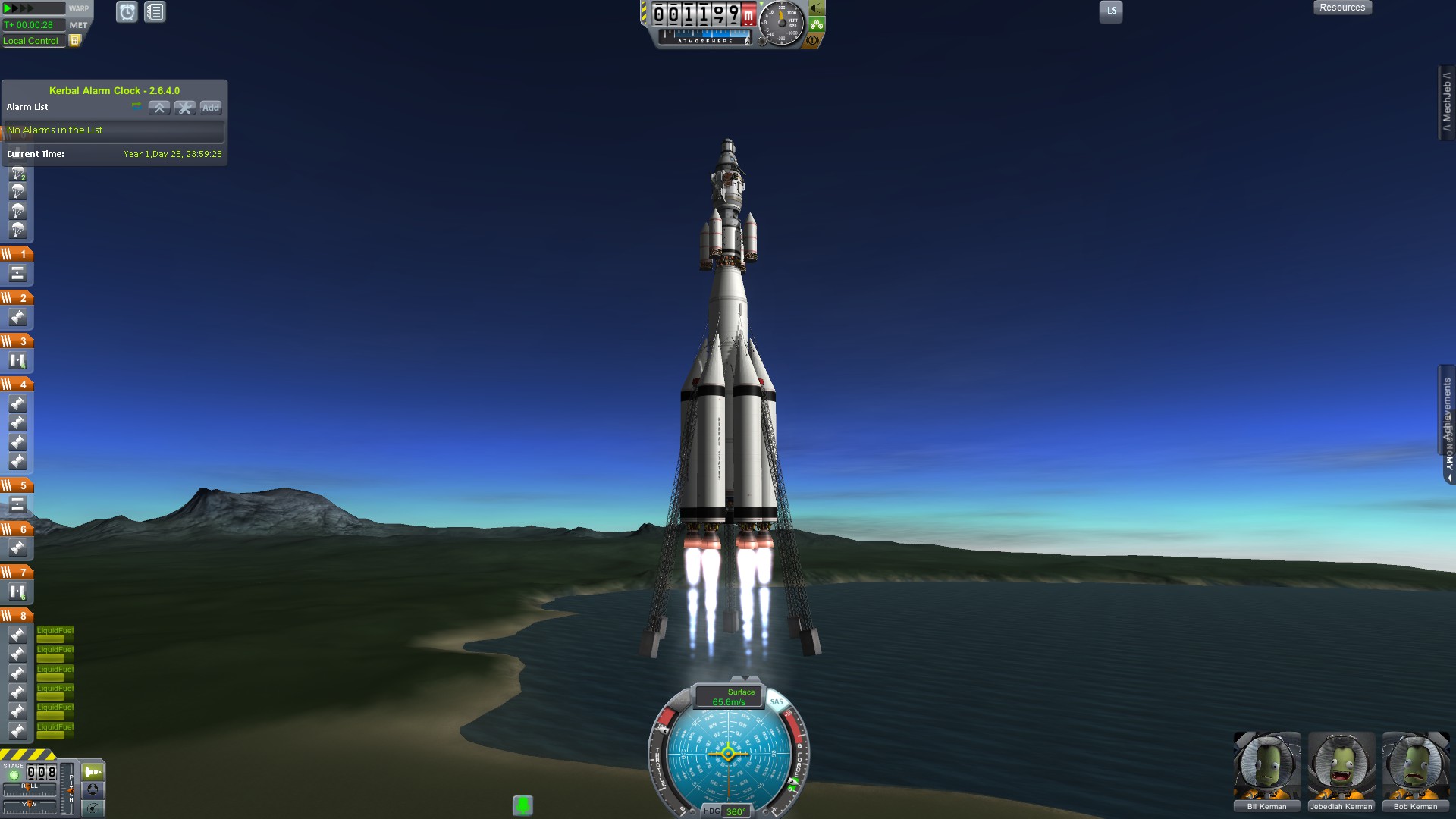Toggle landing gear green button
This screenshot has height=819, width=1456.
[x=817, y=24]
